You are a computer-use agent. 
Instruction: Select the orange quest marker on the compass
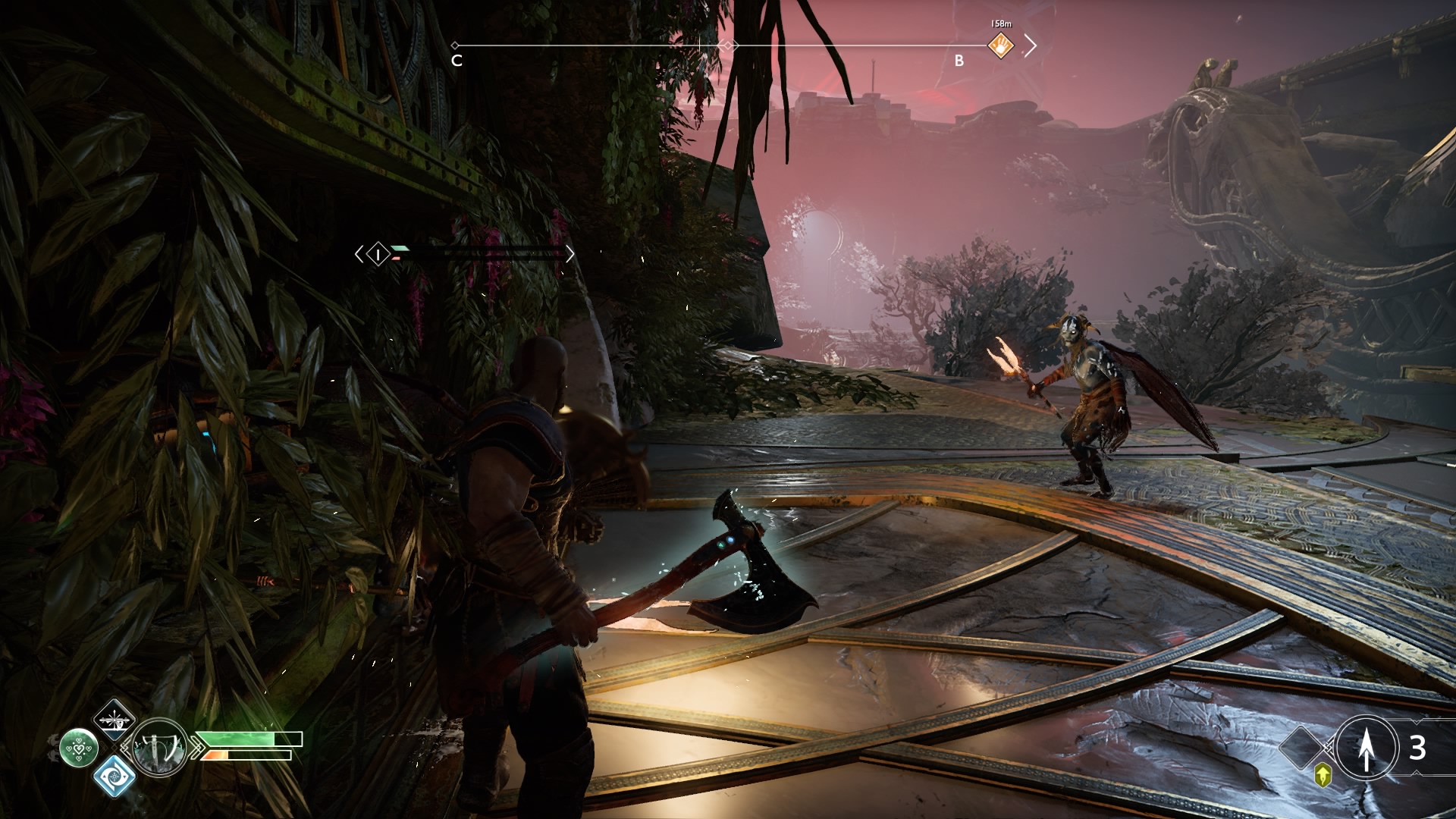coord(1001,47)
